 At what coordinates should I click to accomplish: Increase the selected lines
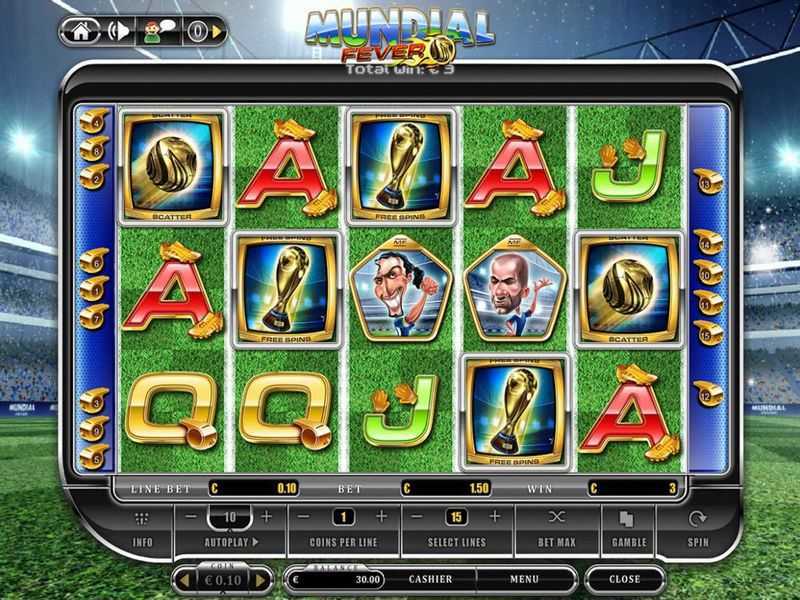pos(494,517)
